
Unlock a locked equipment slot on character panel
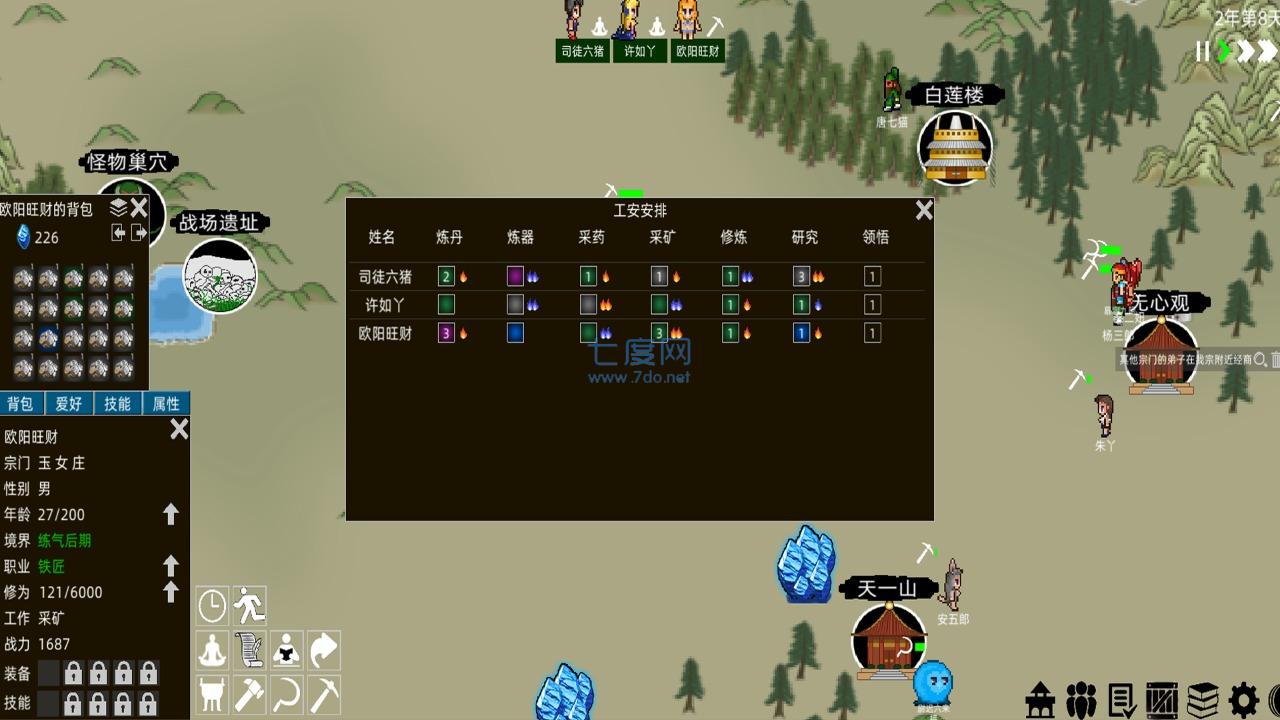tap(75, 672)
